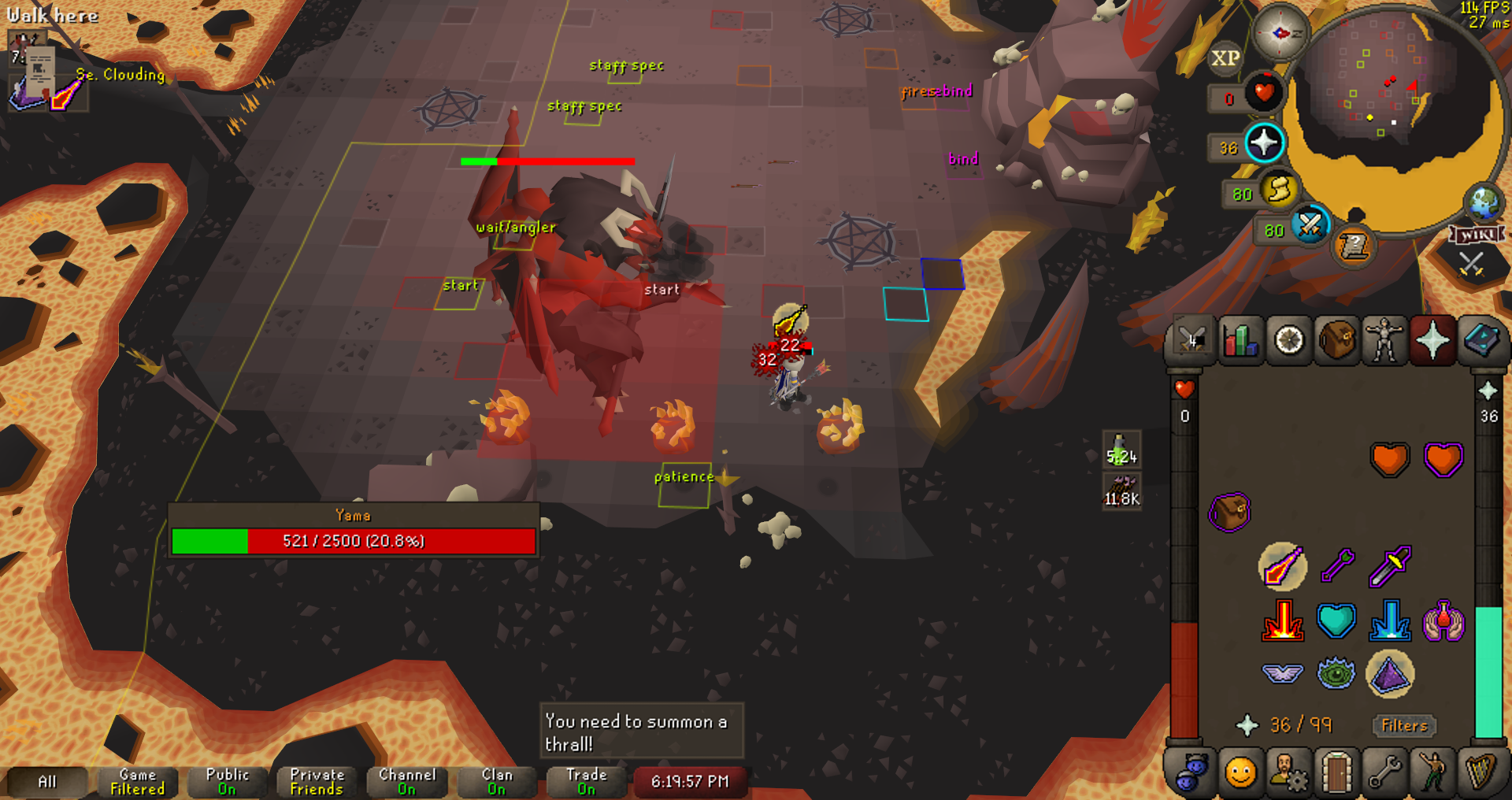Screen dimensions: 1512x800
Task: Open the Worn Equipment tab
Action: 1384,341
